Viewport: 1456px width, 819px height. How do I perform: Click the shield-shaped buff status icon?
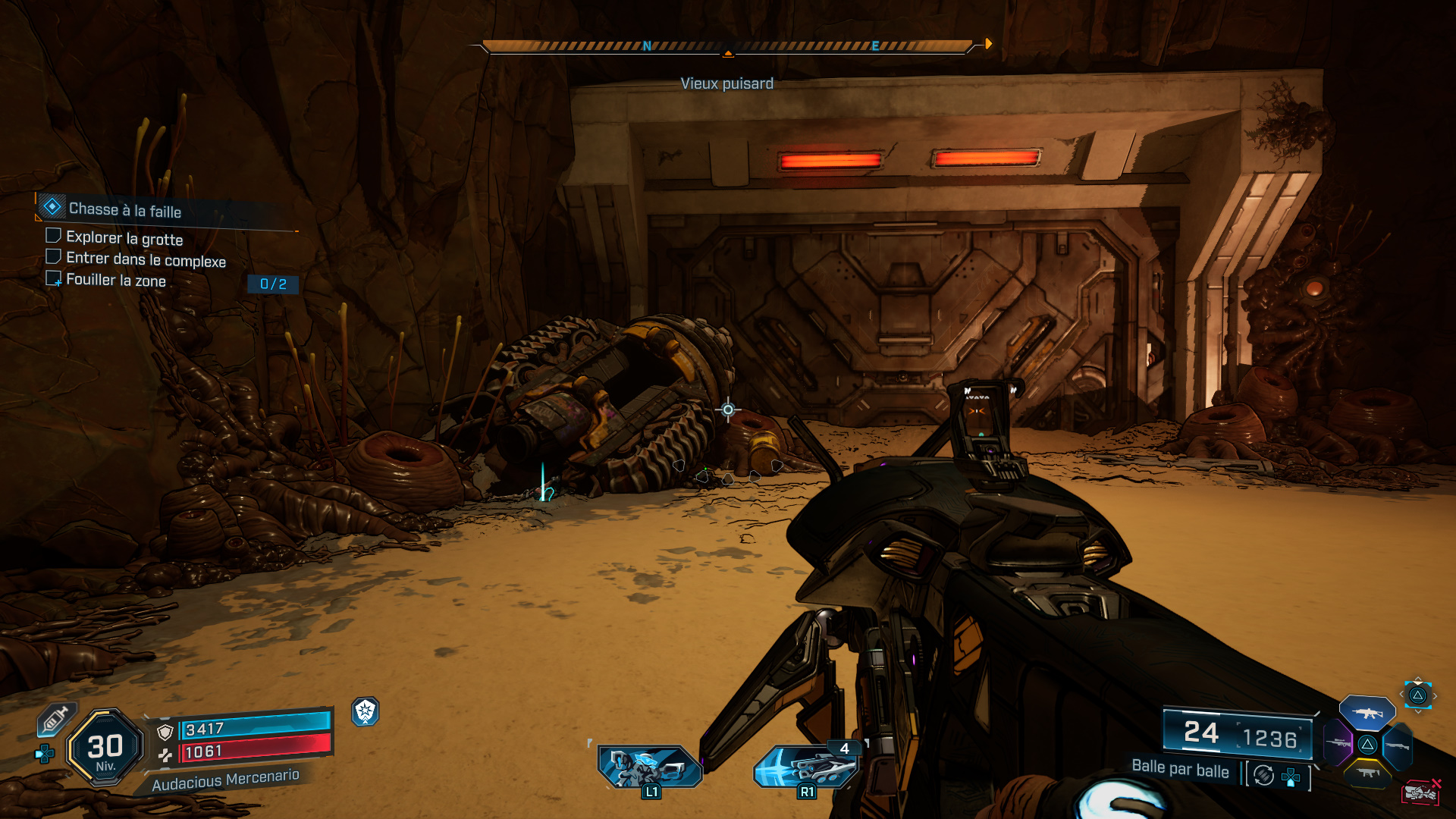coord(366,711)
